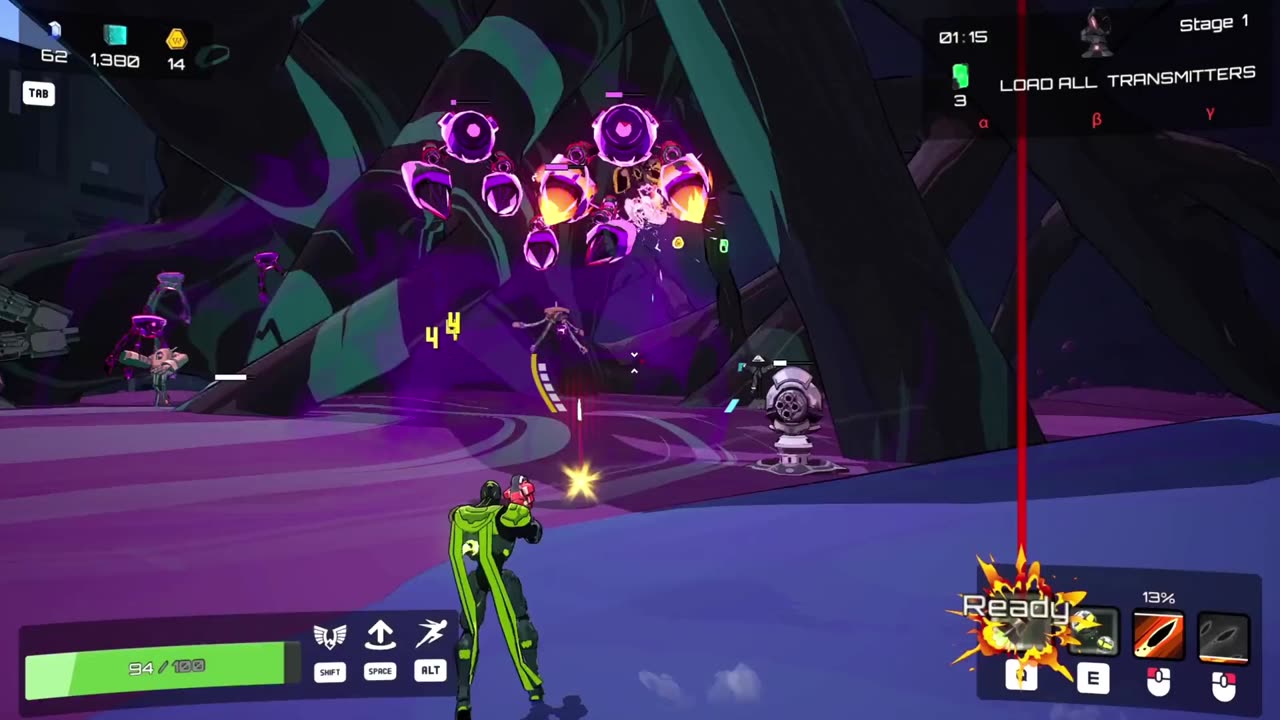
Task: Select the teal cube resource icon
Action: point(116,36)
